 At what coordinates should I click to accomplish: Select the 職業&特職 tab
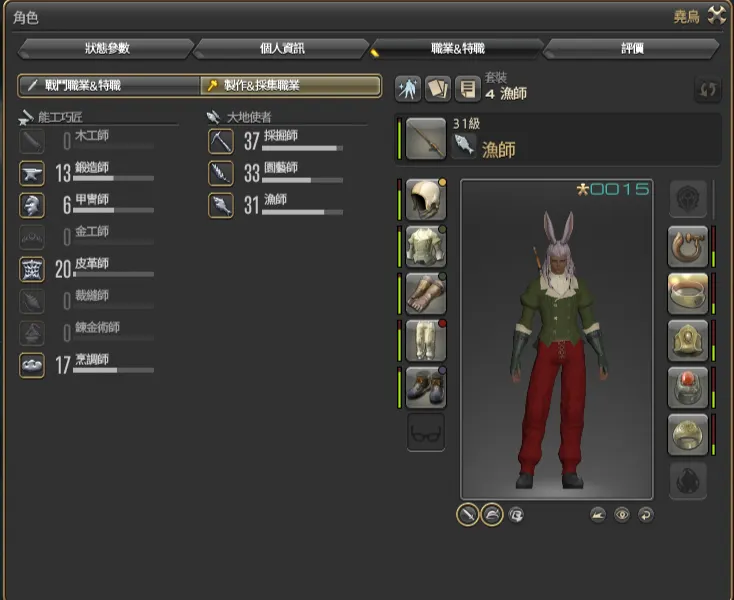pos(457,48)
